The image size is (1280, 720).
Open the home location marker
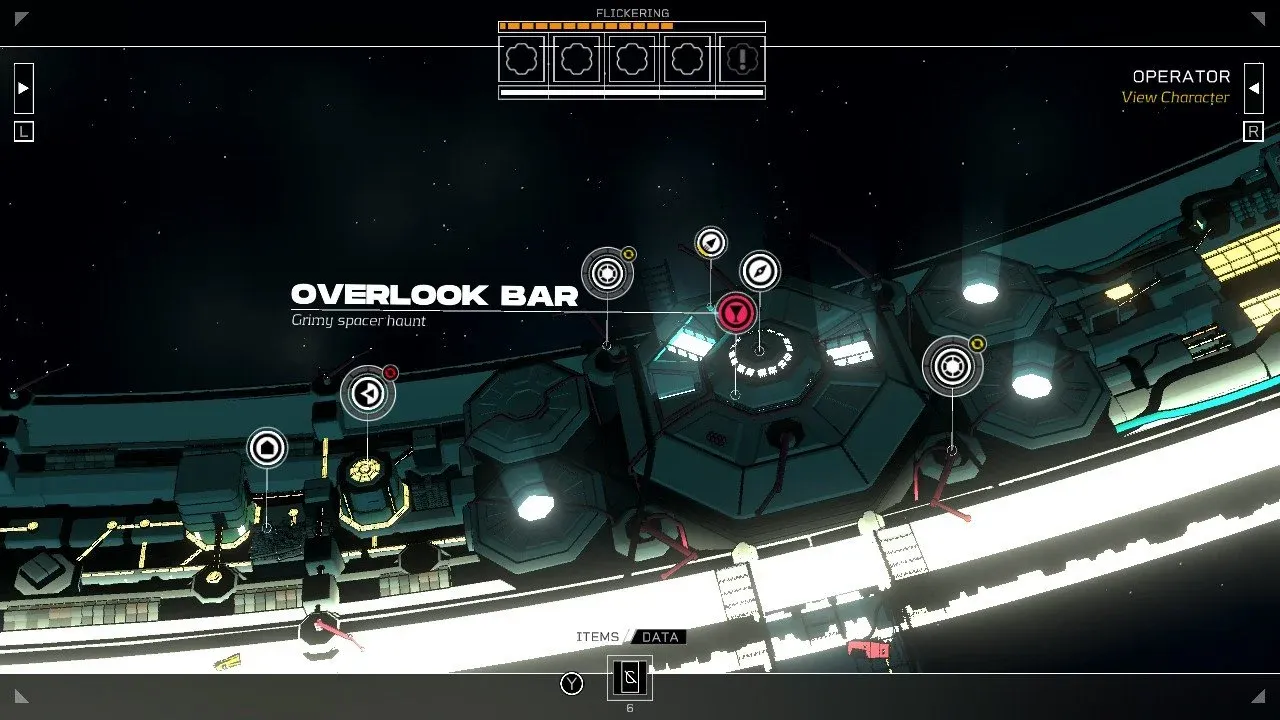267,448
